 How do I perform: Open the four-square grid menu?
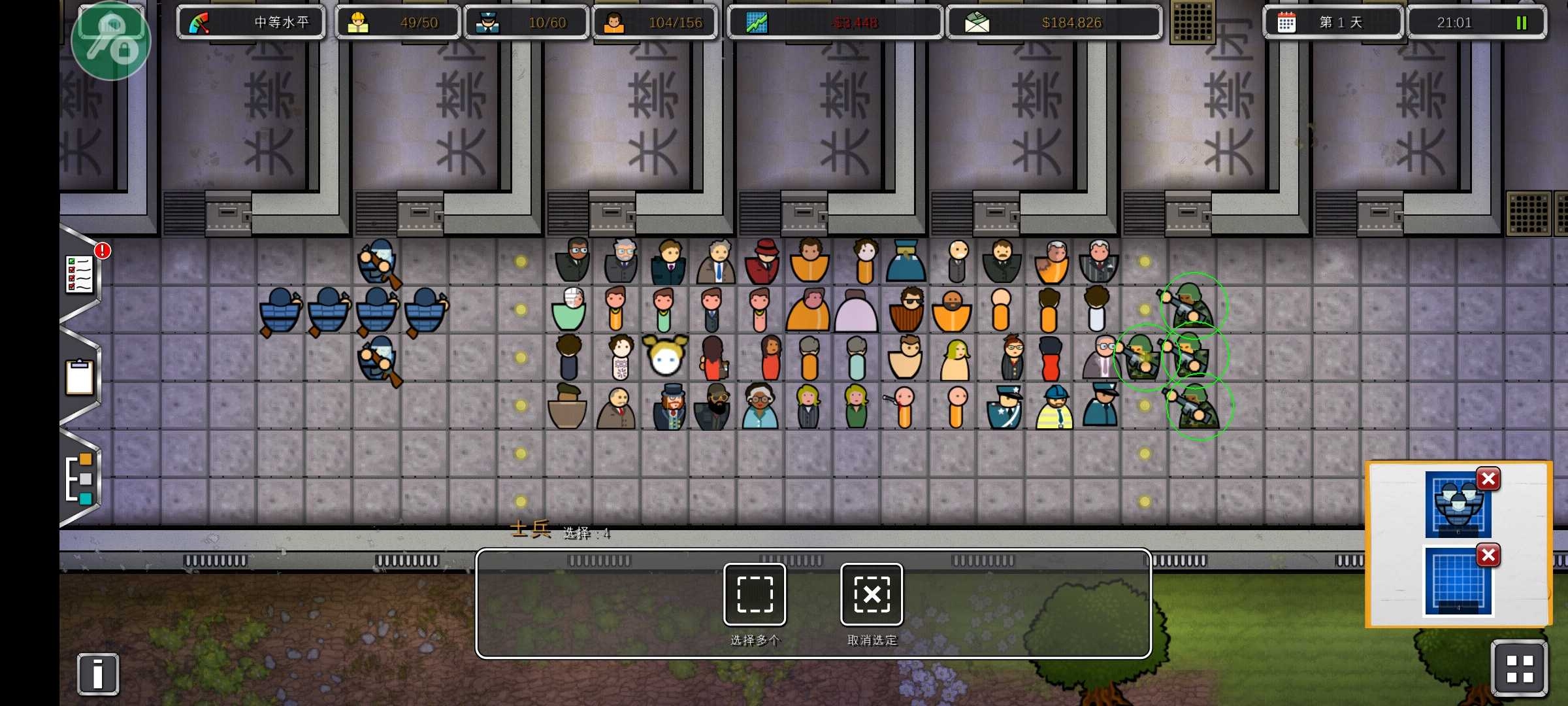pos(1519,669)
